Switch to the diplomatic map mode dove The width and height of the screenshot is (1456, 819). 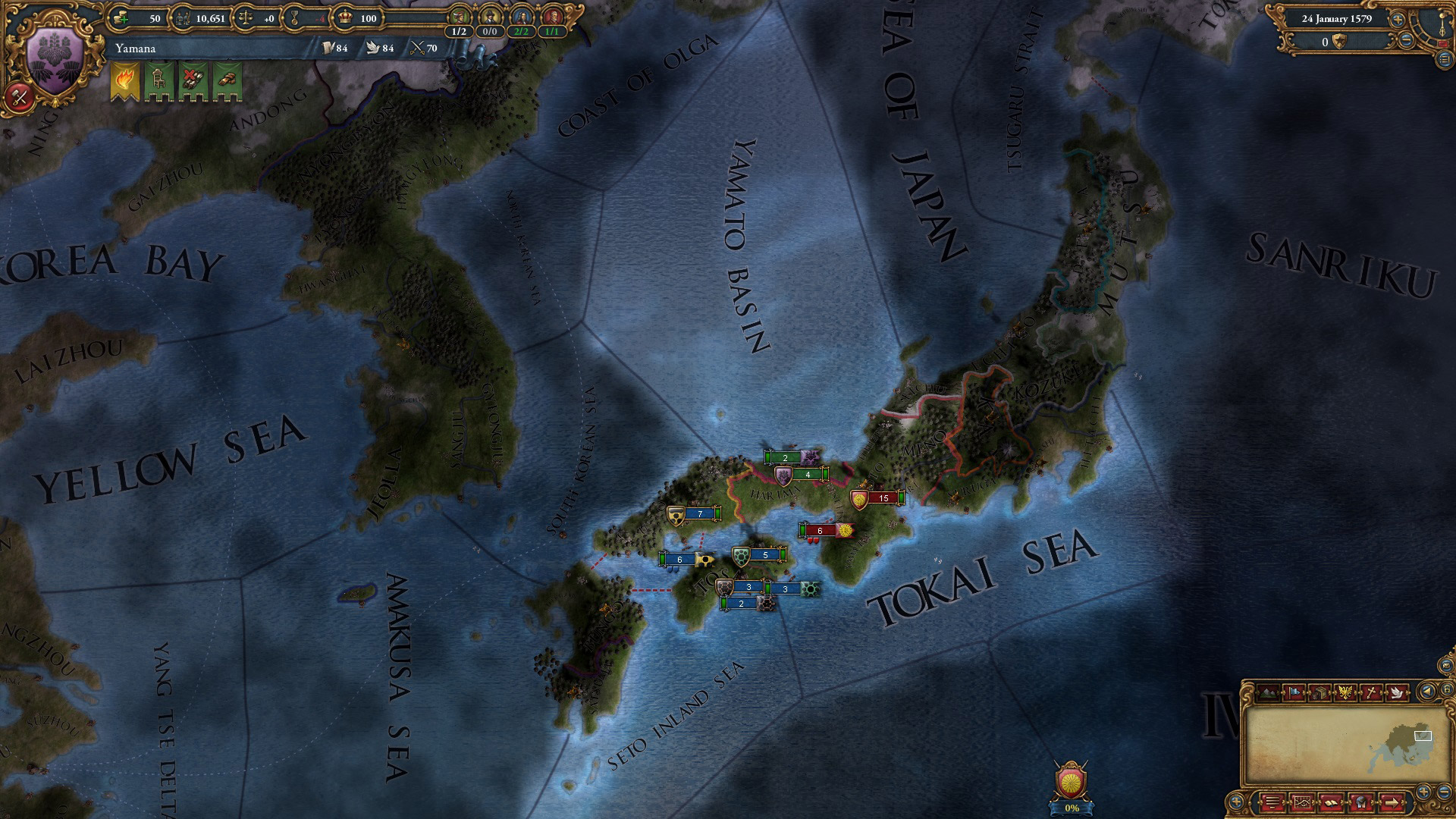[1397, 692]
